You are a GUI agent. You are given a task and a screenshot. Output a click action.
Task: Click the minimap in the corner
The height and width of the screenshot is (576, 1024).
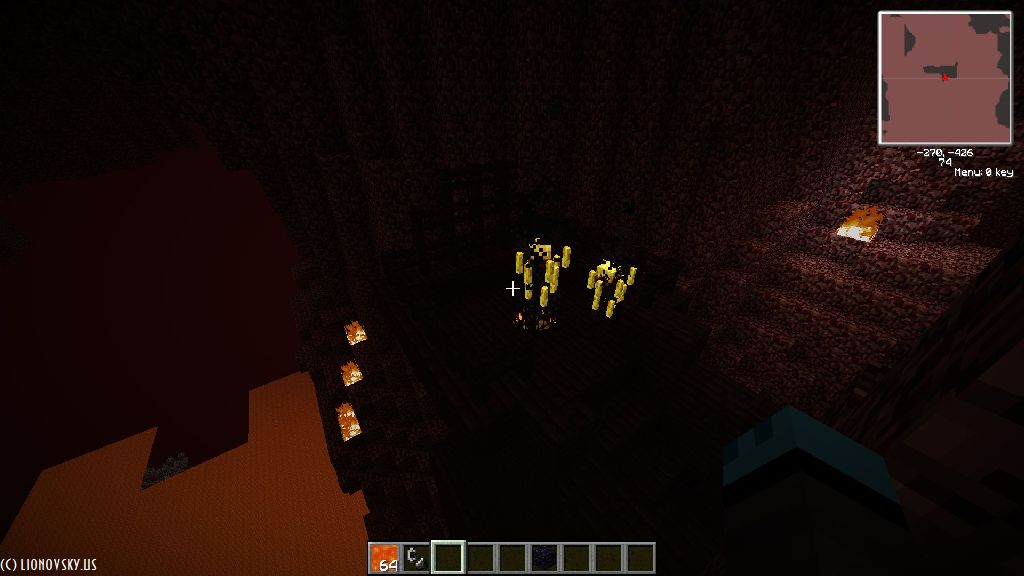coord(944,77)
